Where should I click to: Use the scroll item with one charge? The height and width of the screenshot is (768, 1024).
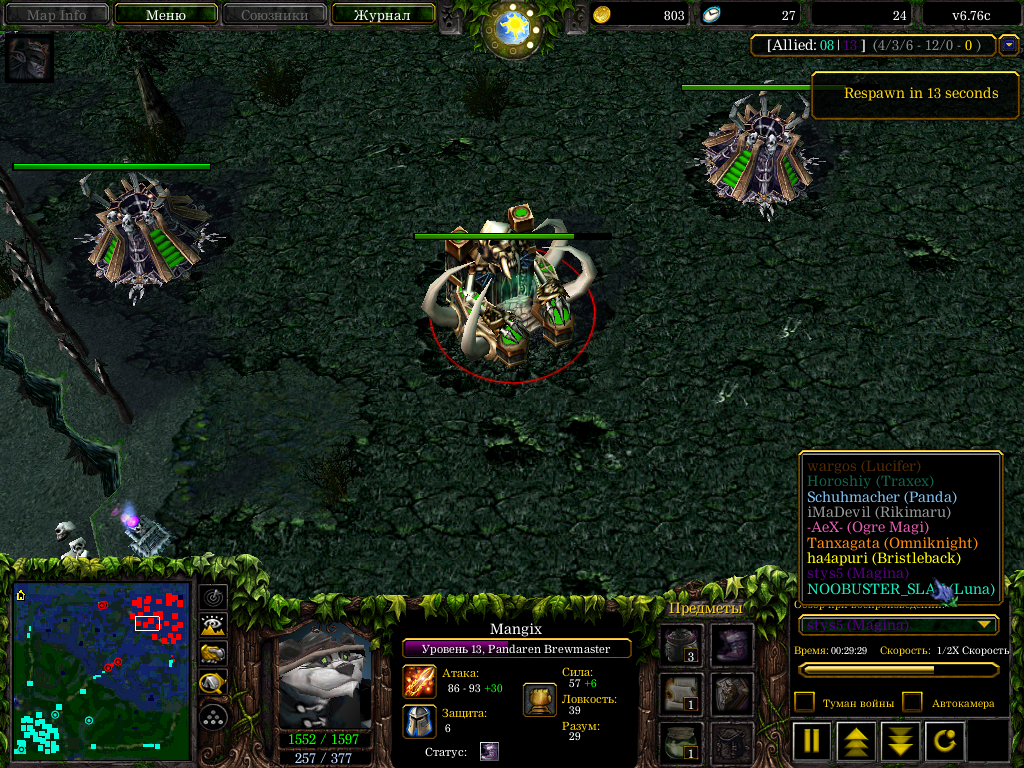(x=681, y=694)
